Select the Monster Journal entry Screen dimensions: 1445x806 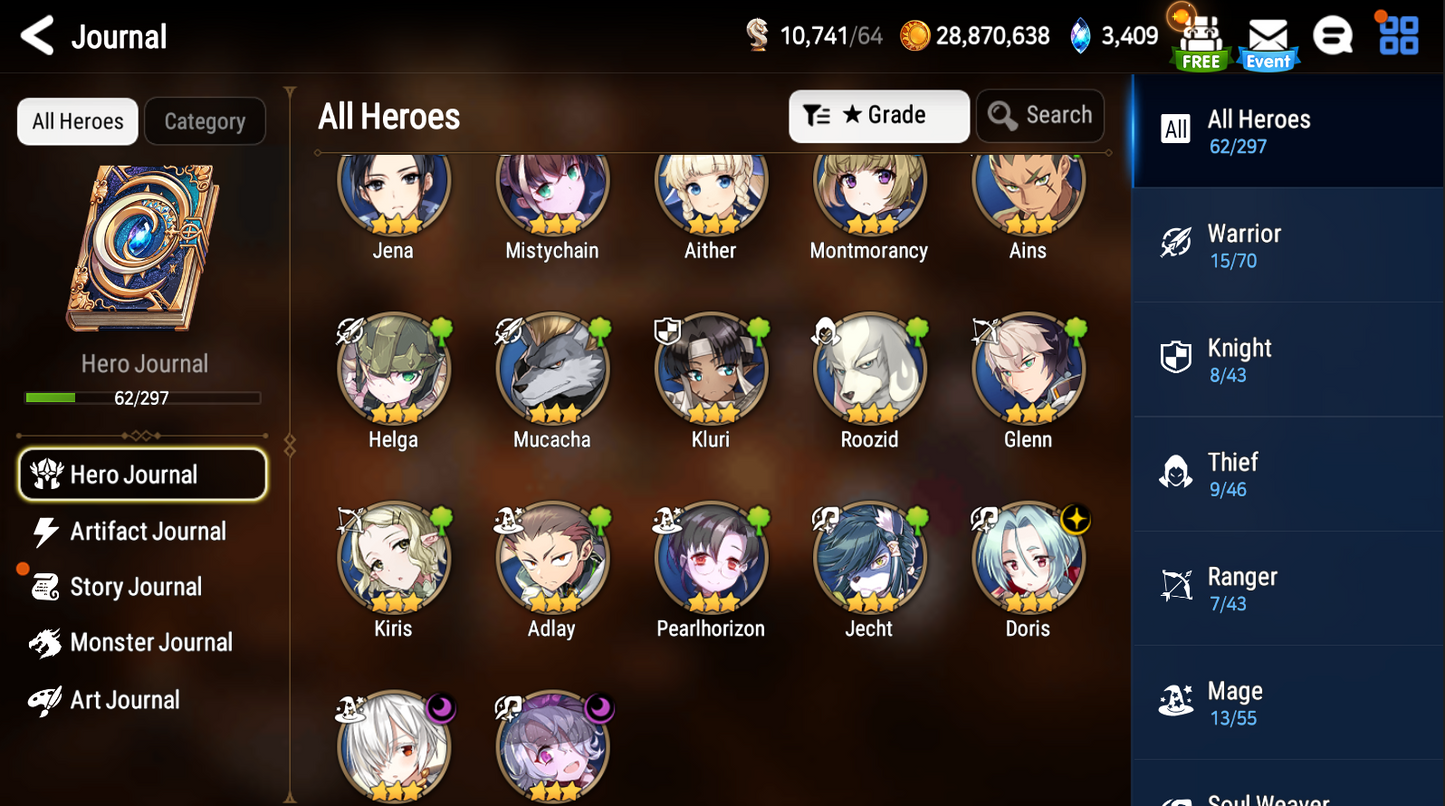pyautogui.click(x=150, y=643)
